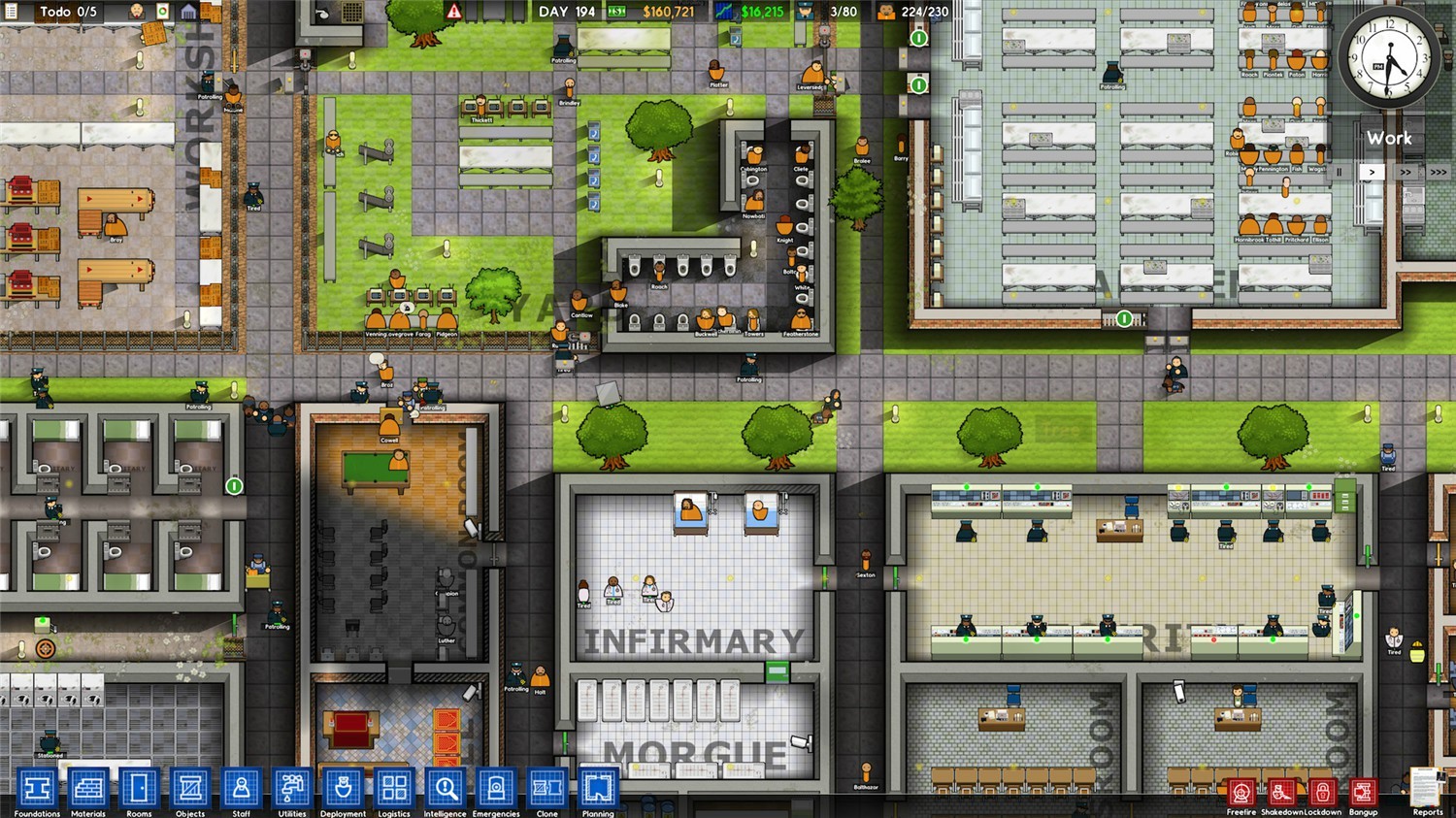Open the Logistics view
The width and height of the screenshot is (1456, 818).
tap(394, 786)
